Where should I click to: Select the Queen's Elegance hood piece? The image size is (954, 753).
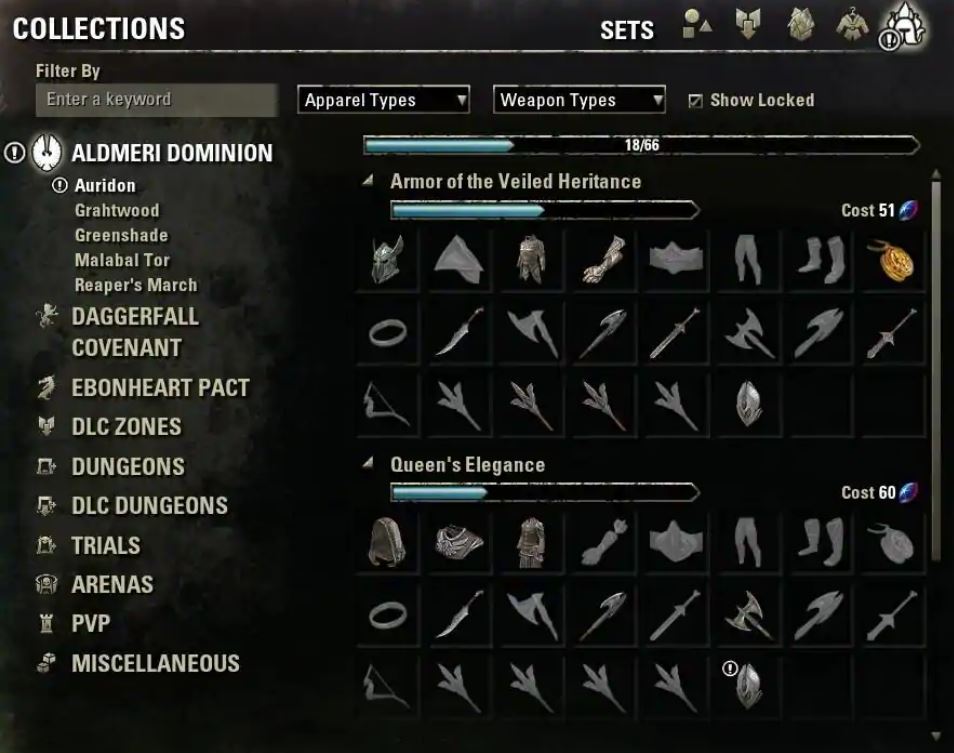pos(388,543)
